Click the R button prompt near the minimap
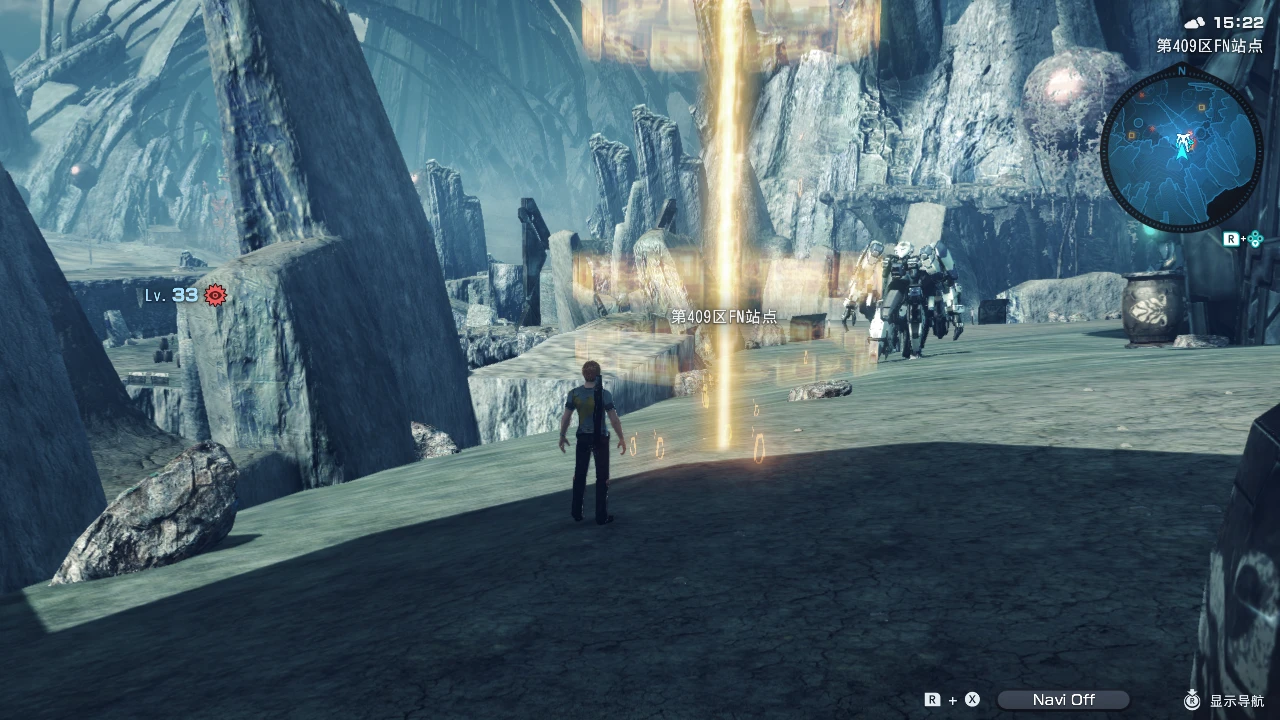Image resolution: width=1280 pixels, height=720 pixels. [1231, 238]
